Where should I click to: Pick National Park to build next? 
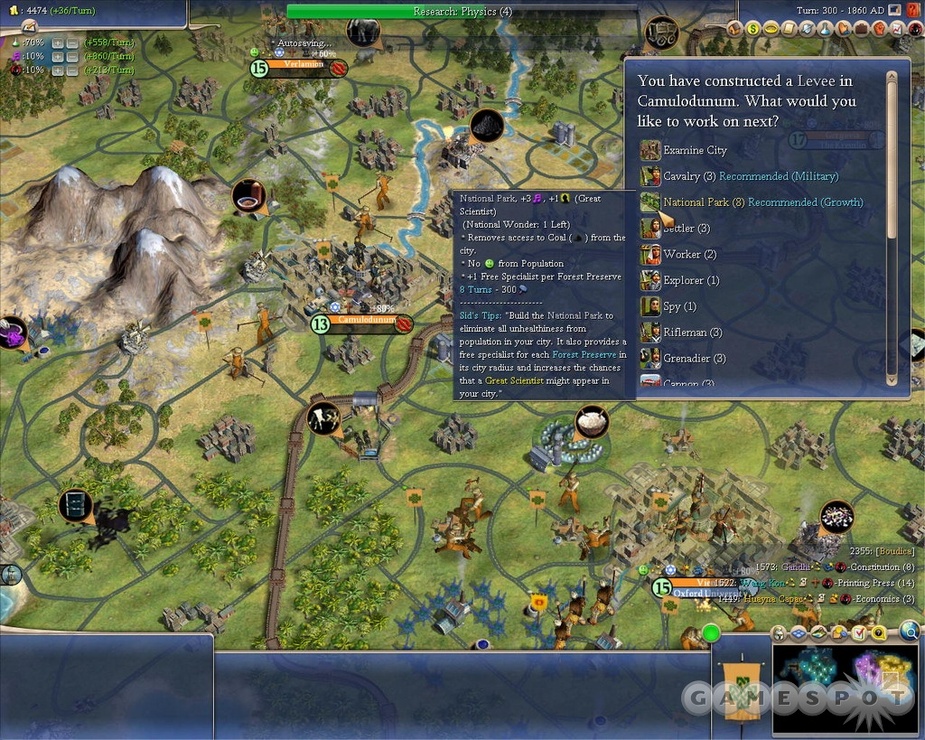696,202
